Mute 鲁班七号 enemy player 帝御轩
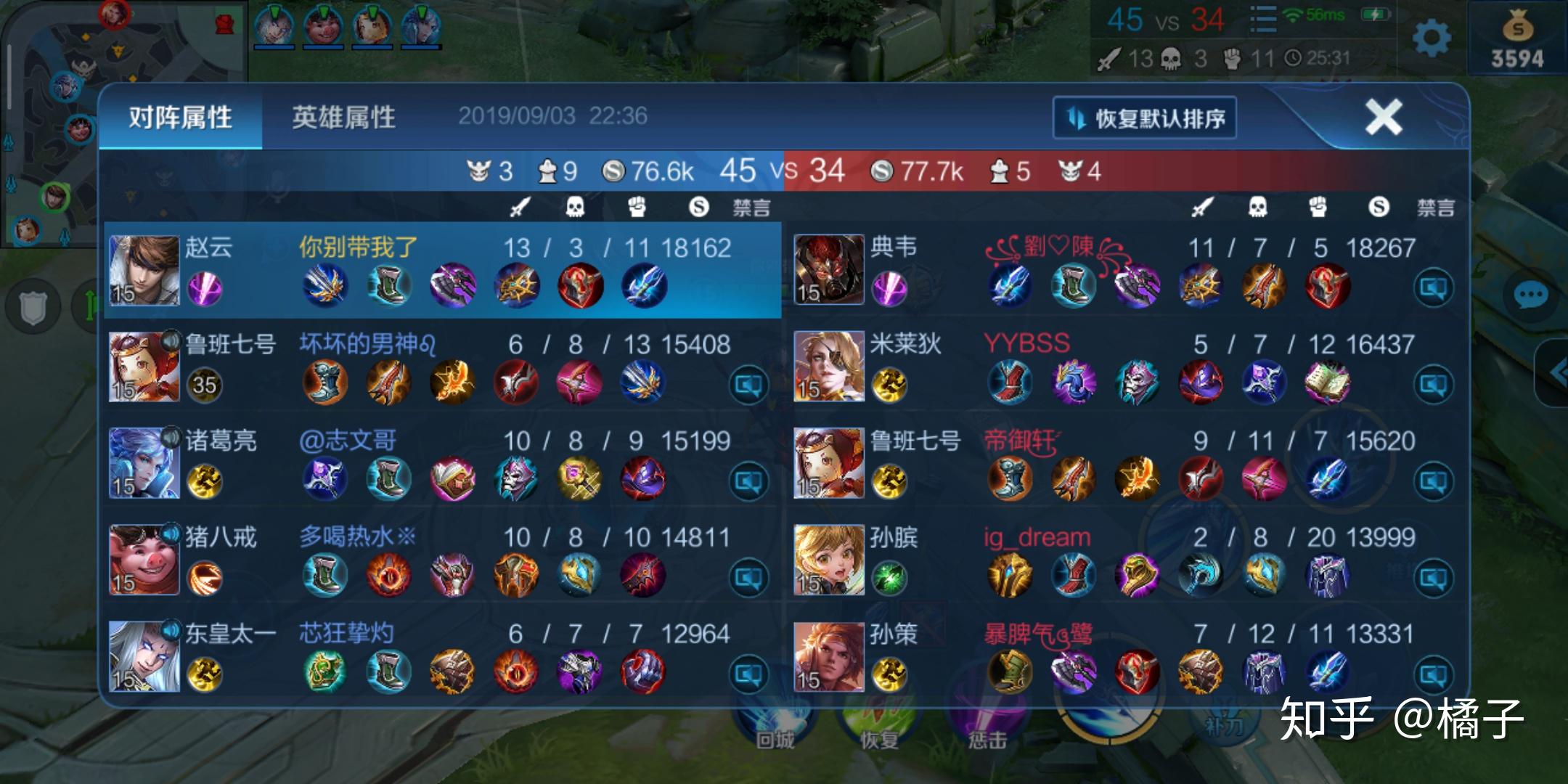This screenshot has width=1568, height=784. click(x=1433, y=481)
